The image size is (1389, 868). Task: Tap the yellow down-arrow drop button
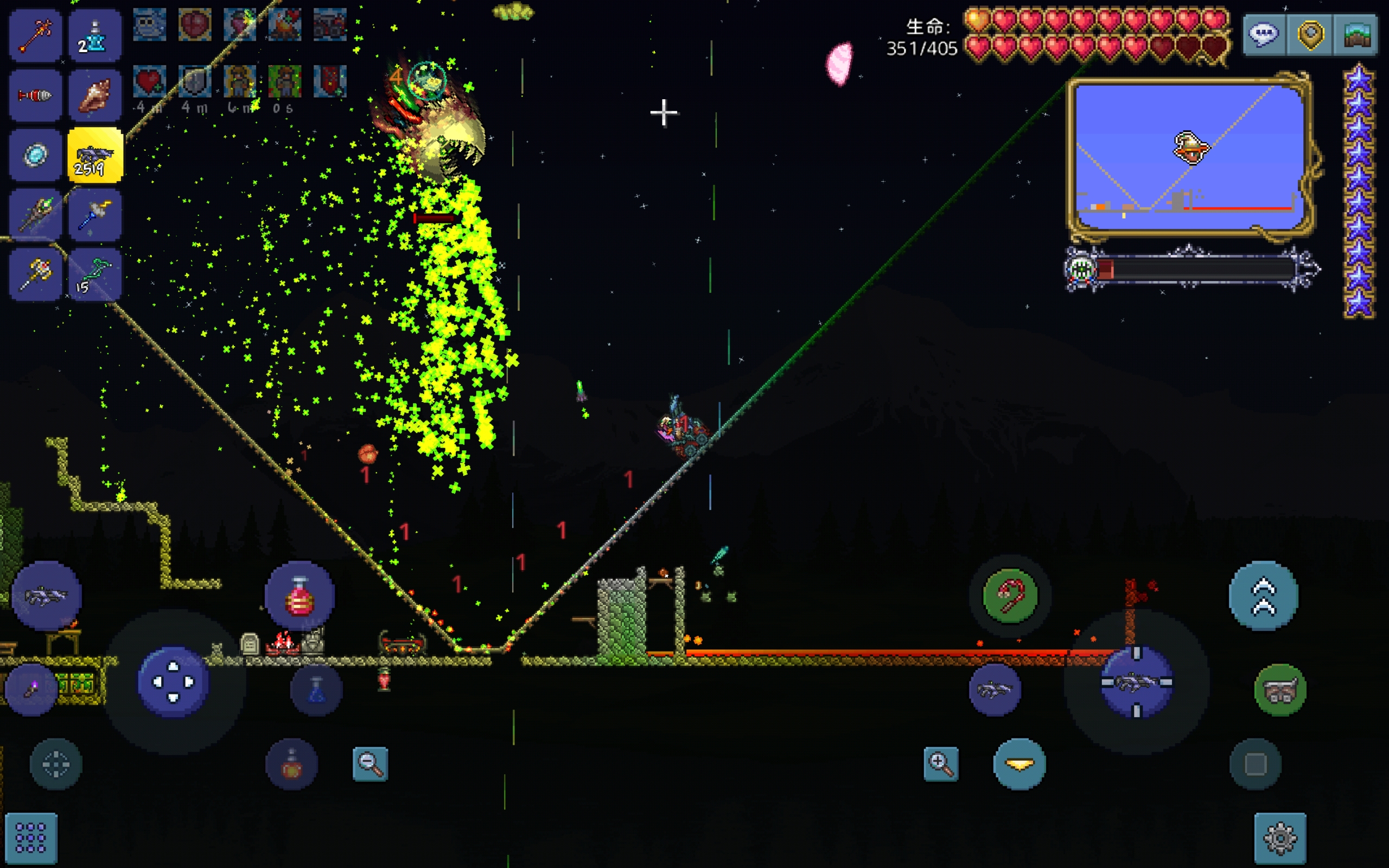tap(1020, 764)
